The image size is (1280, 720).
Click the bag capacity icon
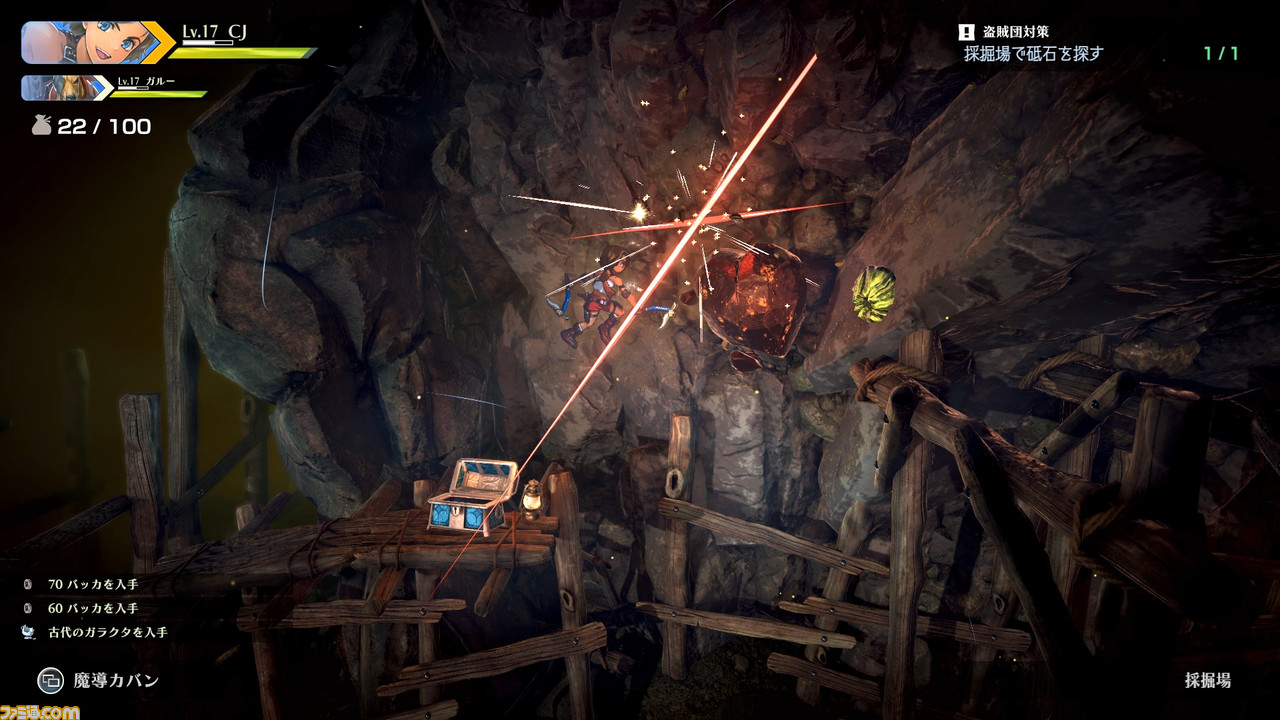pyautogui.click(x=40, y=126)
